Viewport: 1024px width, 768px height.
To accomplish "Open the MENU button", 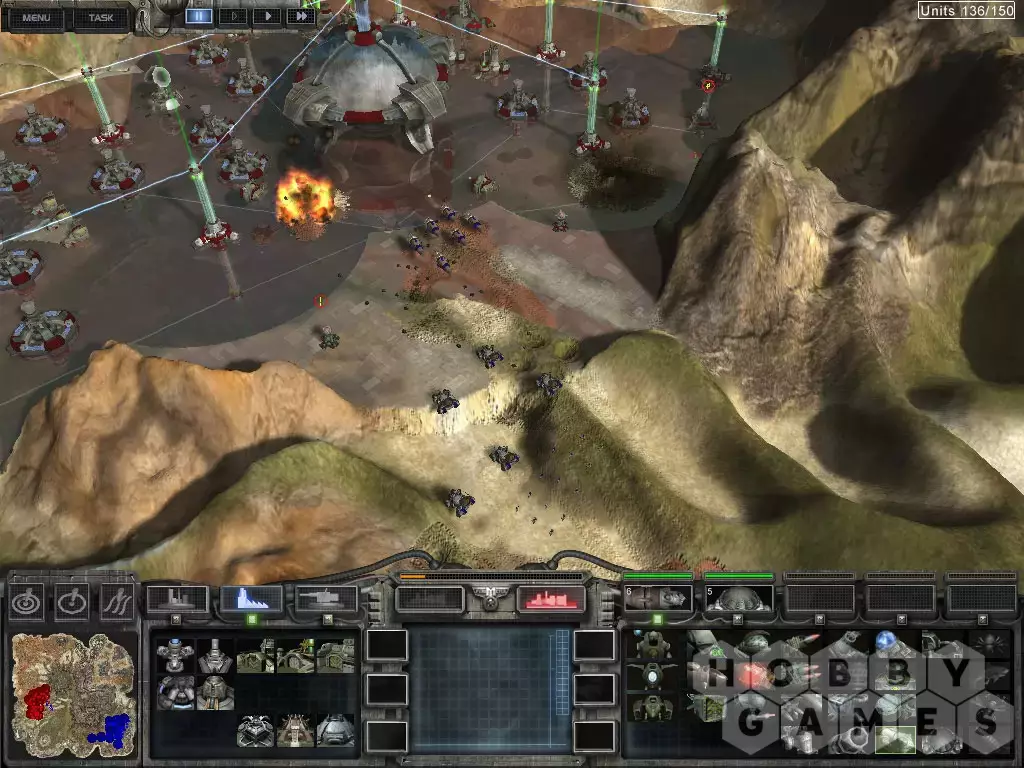I will 35,17.
